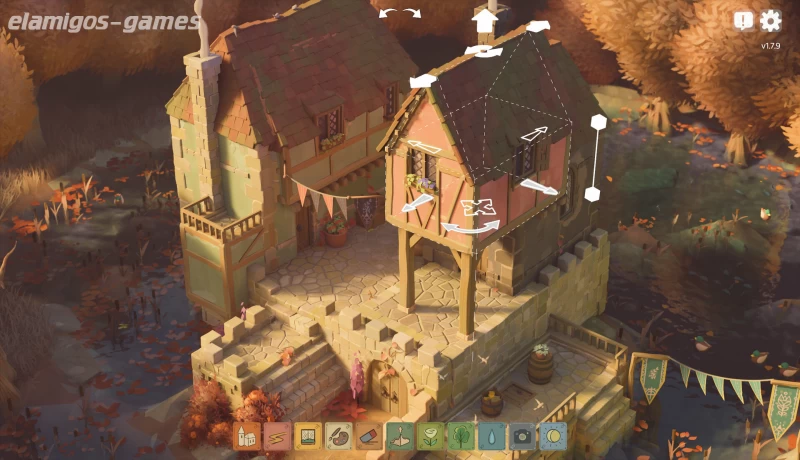The width and height of the screenshot is (800, 460).
Task: Select the building tool with castle icon
Action: pyautogui.click(x=247, y=436)
